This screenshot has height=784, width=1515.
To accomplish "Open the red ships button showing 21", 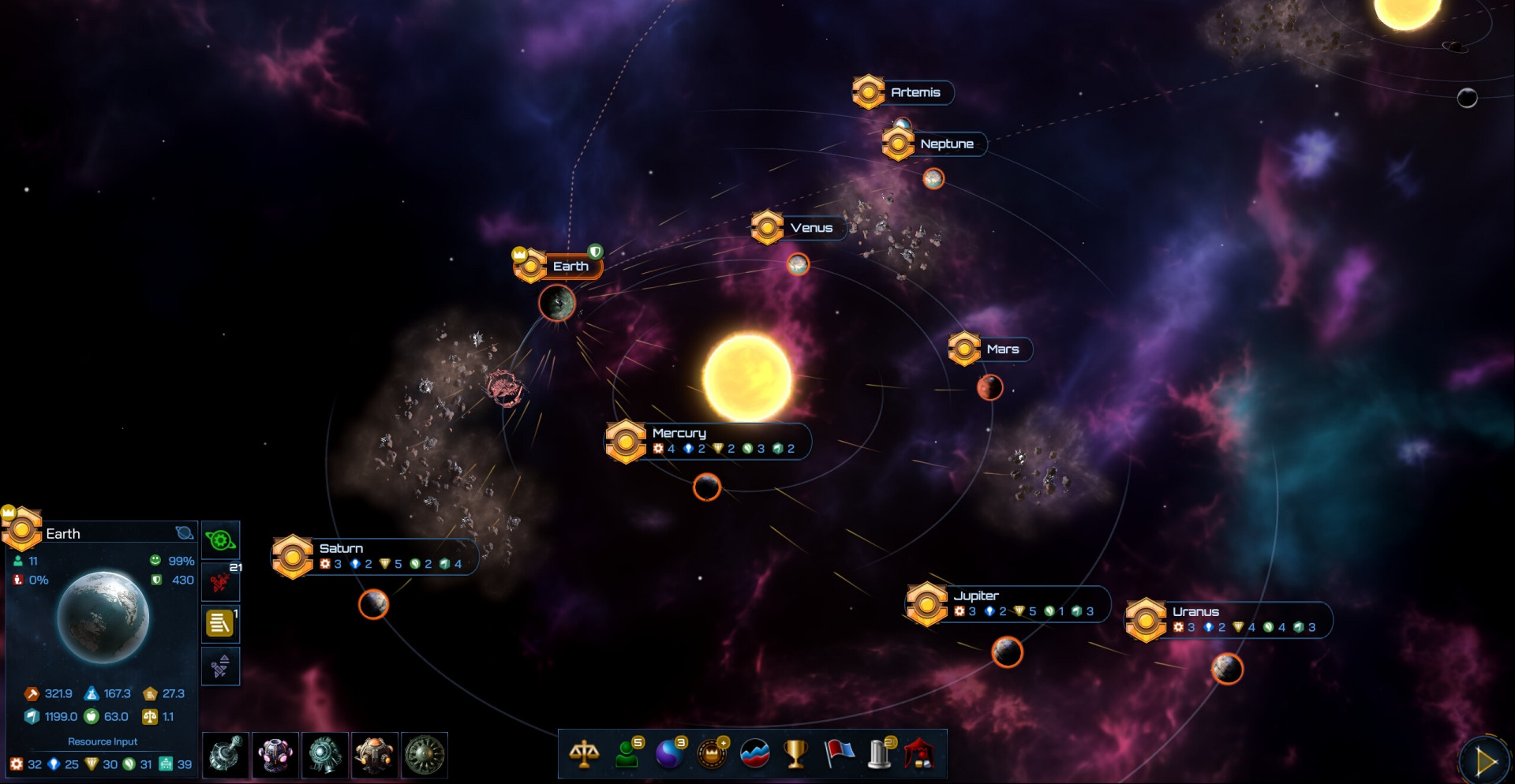I will click(220, 583).
